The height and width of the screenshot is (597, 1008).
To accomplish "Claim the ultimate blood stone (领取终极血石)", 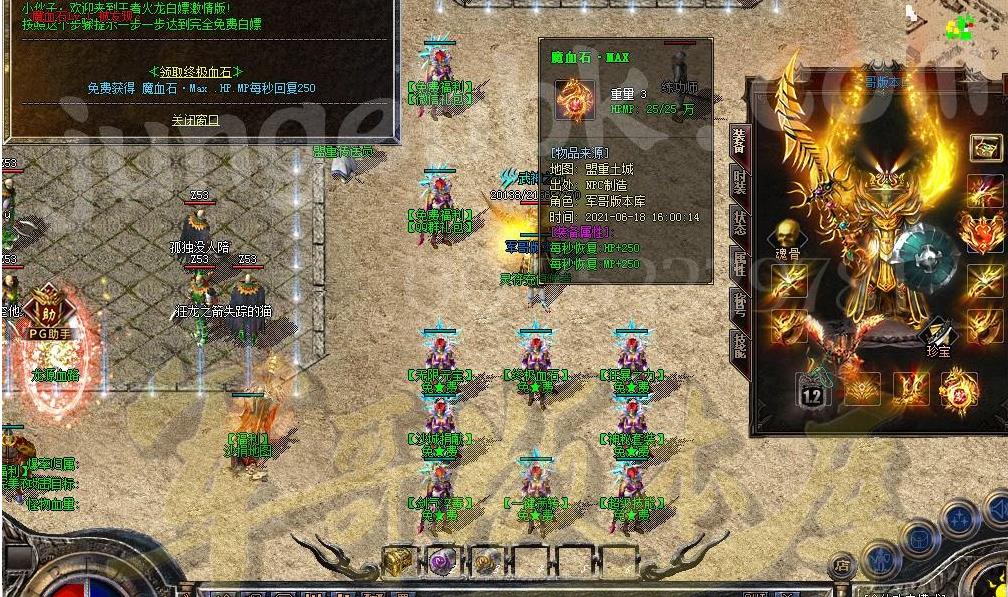I will coord(196,71).
